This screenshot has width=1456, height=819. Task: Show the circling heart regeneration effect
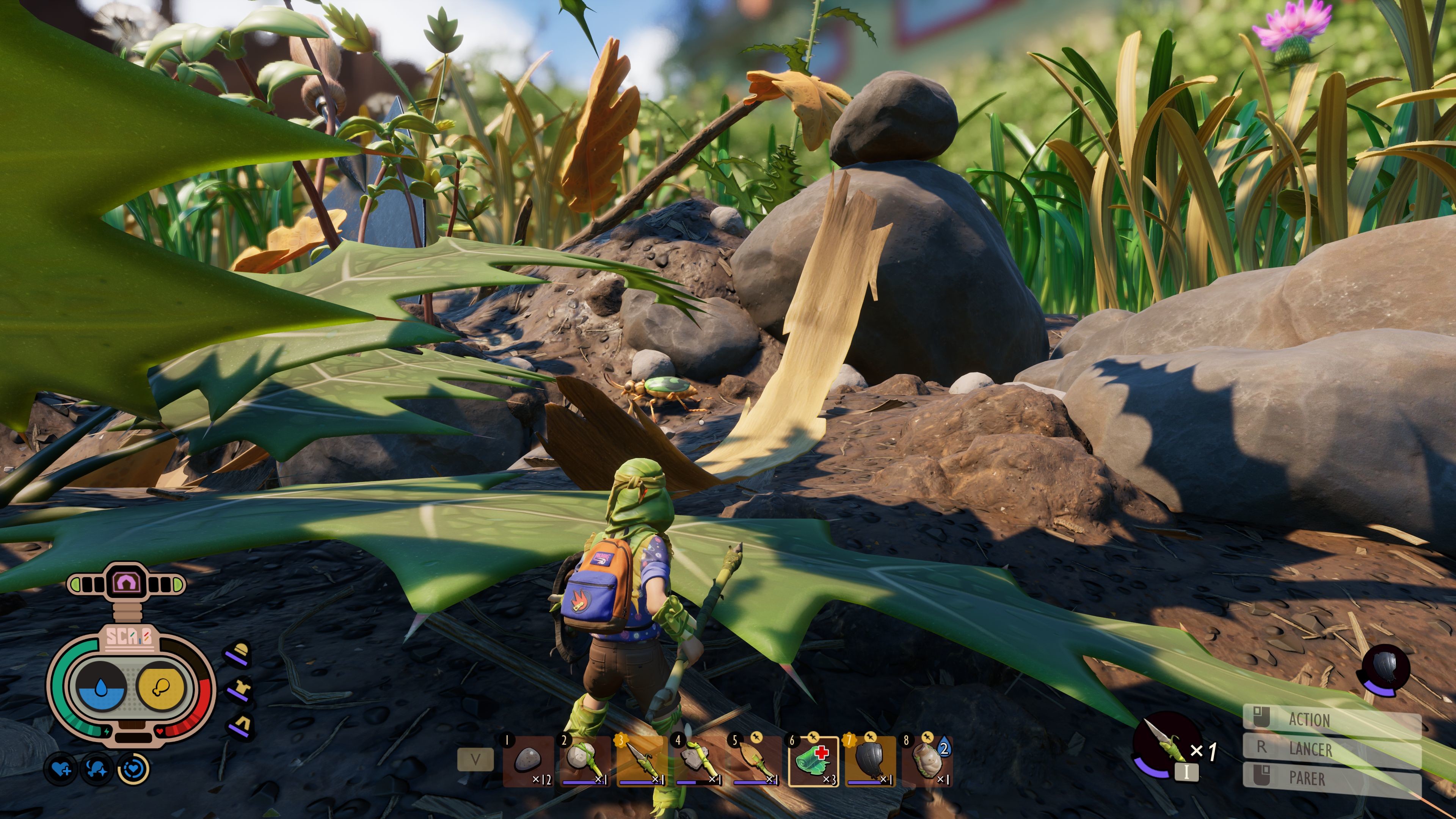133,769
